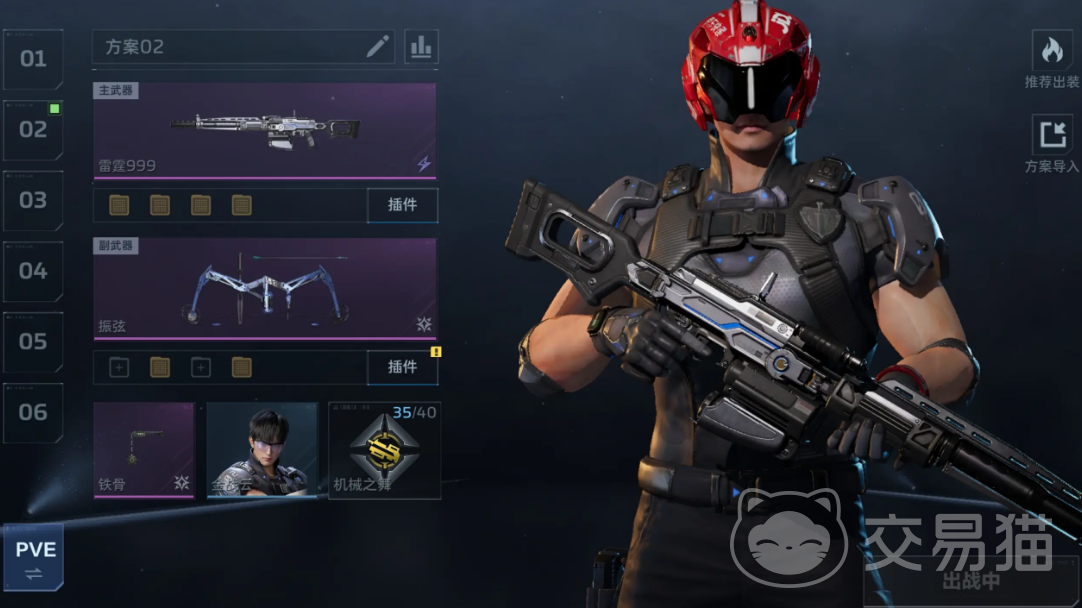Open the character portrait tile

tap(262, 450)
